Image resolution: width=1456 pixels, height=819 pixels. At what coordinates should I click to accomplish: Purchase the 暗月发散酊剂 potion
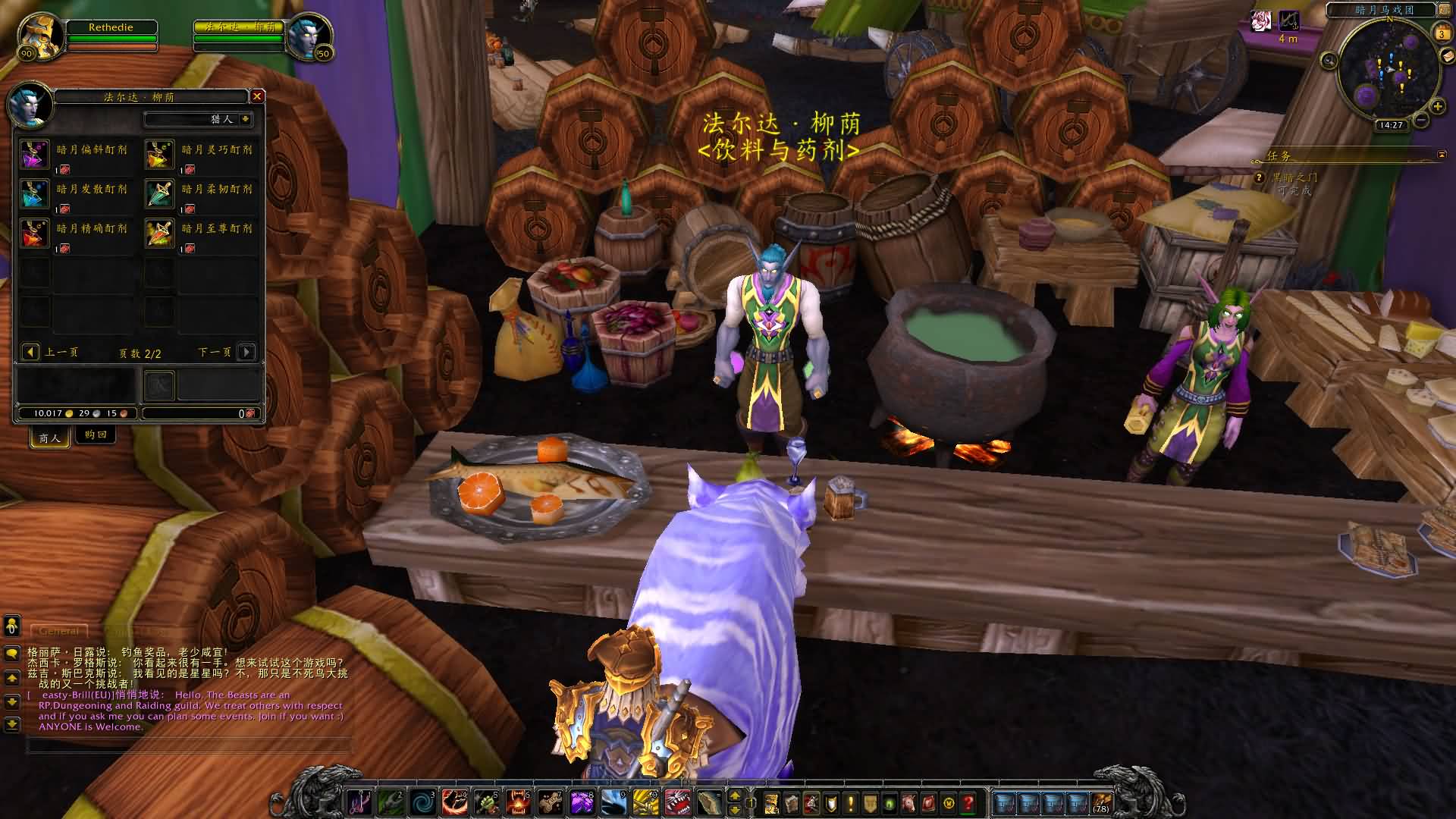(34, 194)
